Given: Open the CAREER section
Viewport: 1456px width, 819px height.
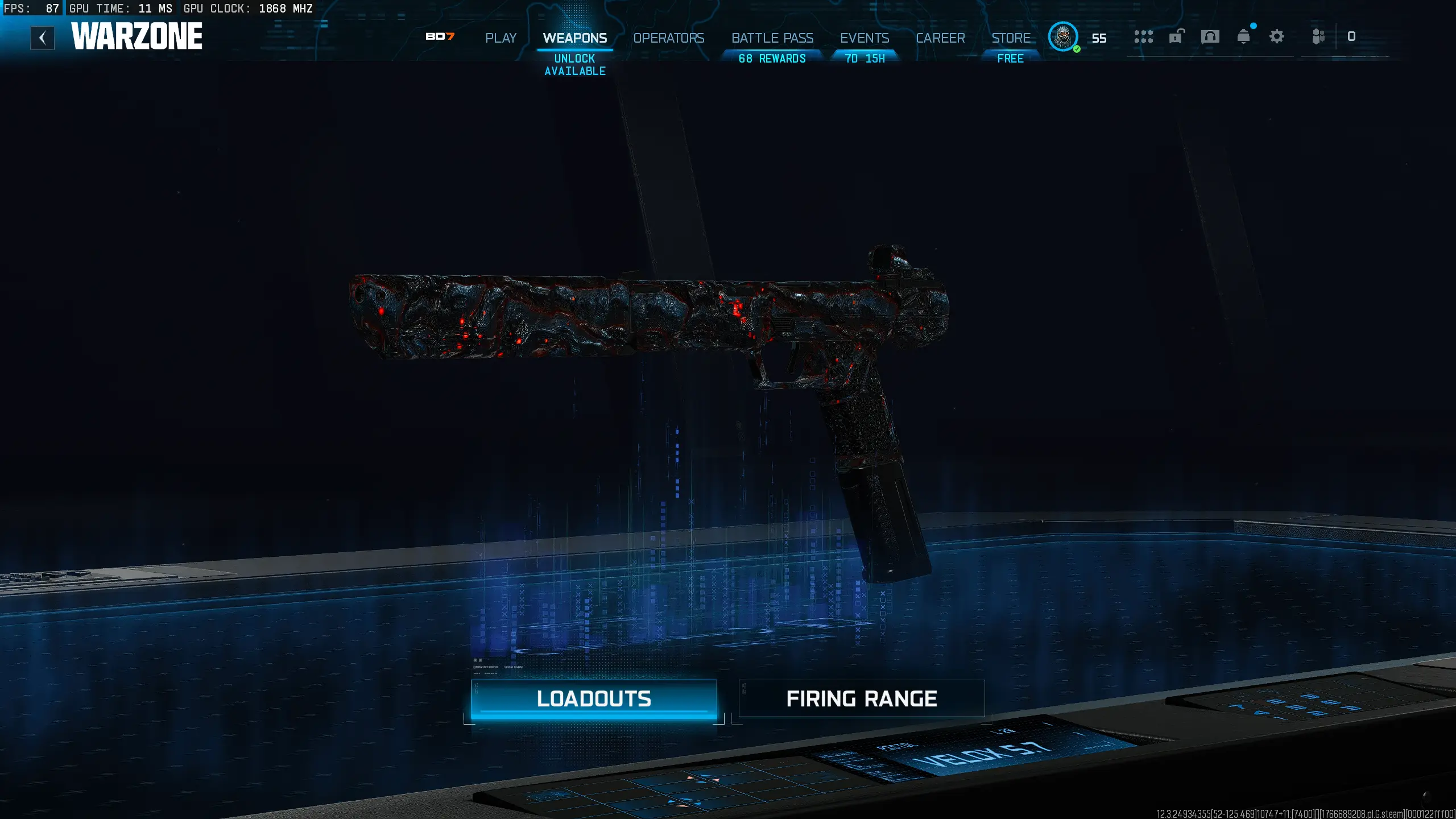Looking at the screenshot, I should coord(941,38).
